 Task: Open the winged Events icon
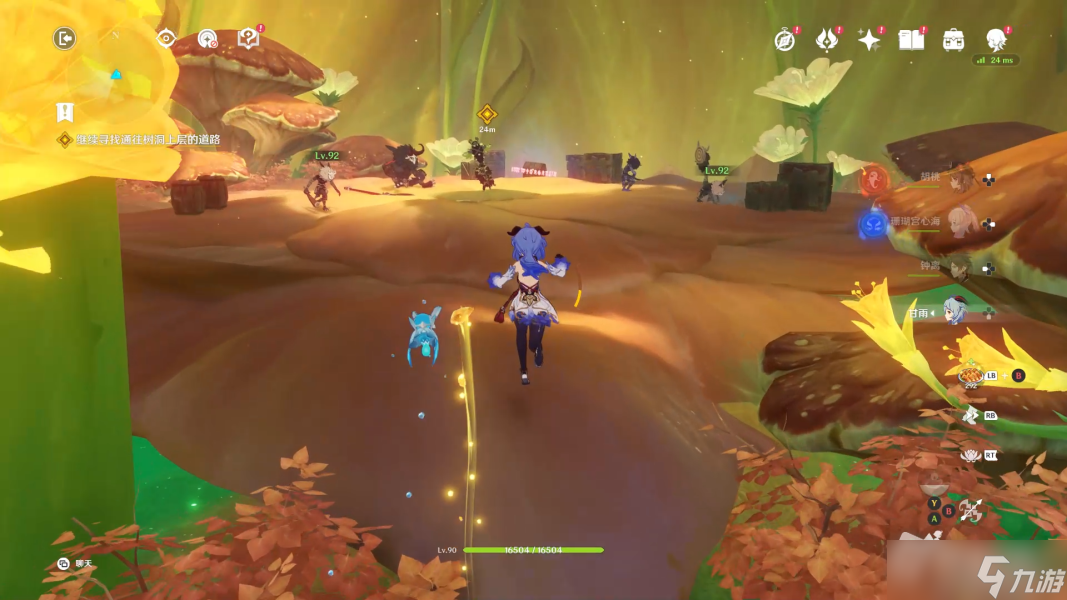tap(826, 40)
